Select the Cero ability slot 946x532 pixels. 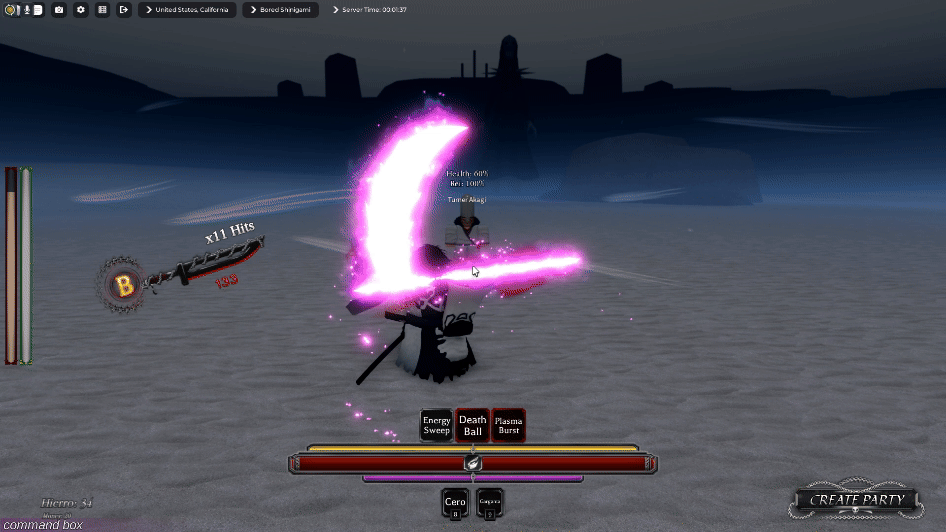[455, 503]
